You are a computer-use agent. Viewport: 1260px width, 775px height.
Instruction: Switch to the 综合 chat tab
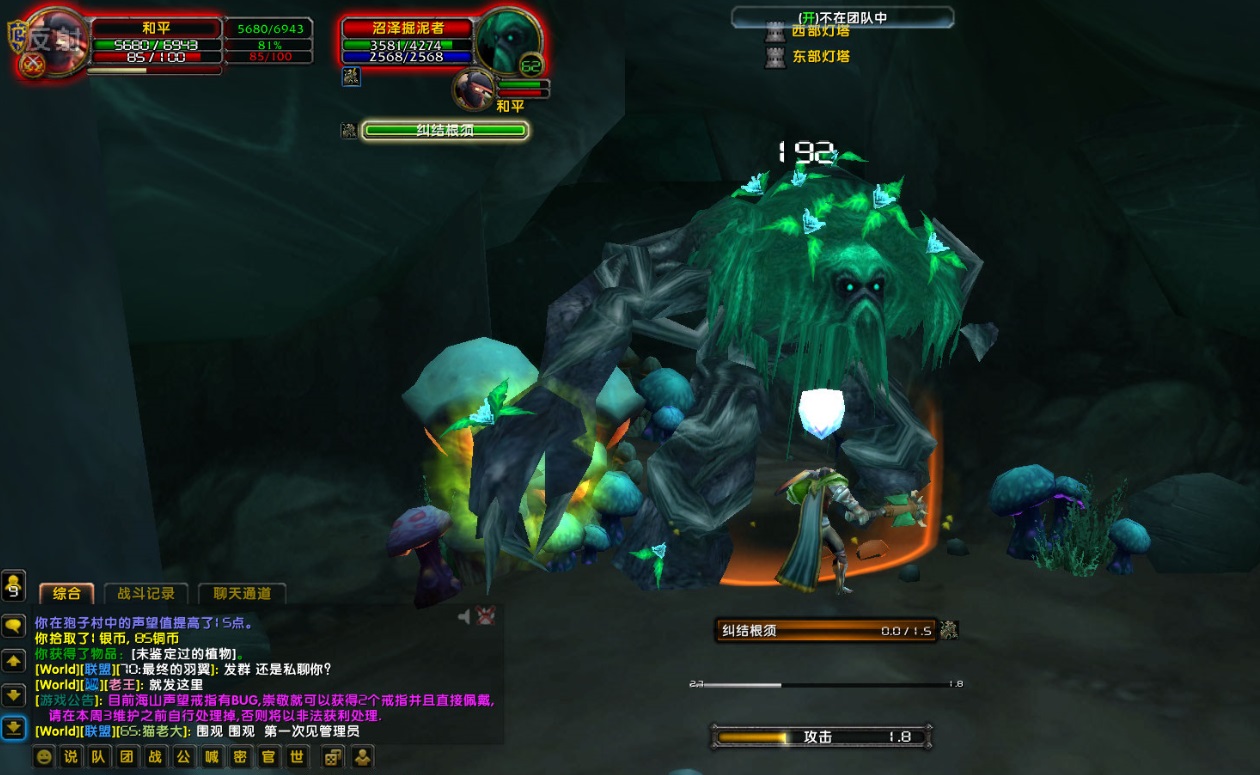pos(66,593)
